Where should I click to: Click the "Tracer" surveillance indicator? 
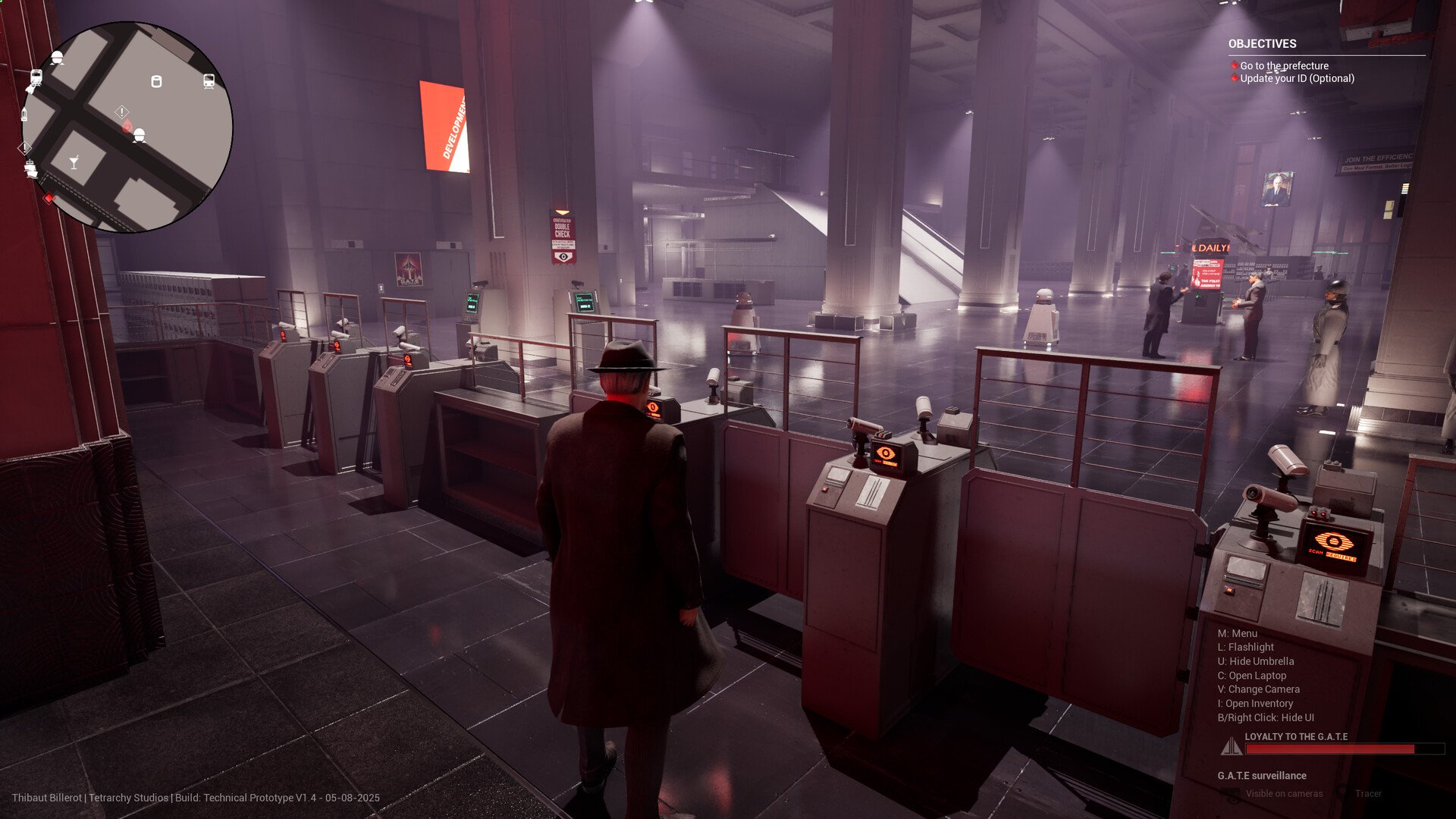[x=1368, y=794]
